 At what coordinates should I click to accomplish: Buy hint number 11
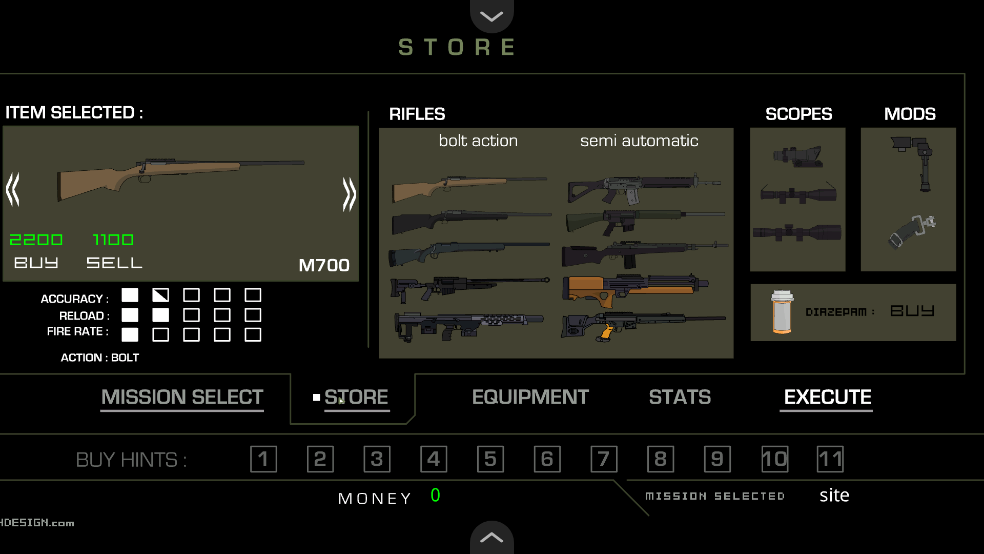click(830, 460)
